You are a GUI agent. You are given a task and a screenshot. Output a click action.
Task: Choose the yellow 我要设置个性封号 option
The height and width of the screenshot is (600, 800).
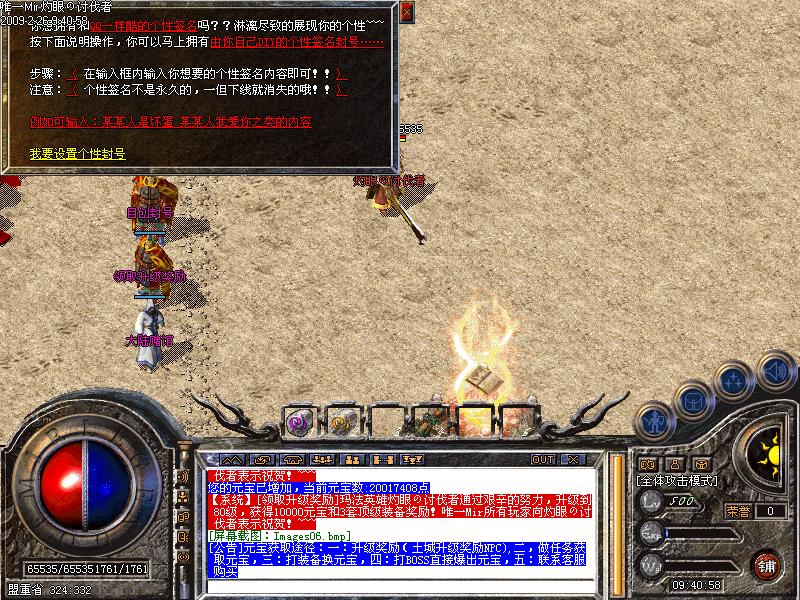77,153
